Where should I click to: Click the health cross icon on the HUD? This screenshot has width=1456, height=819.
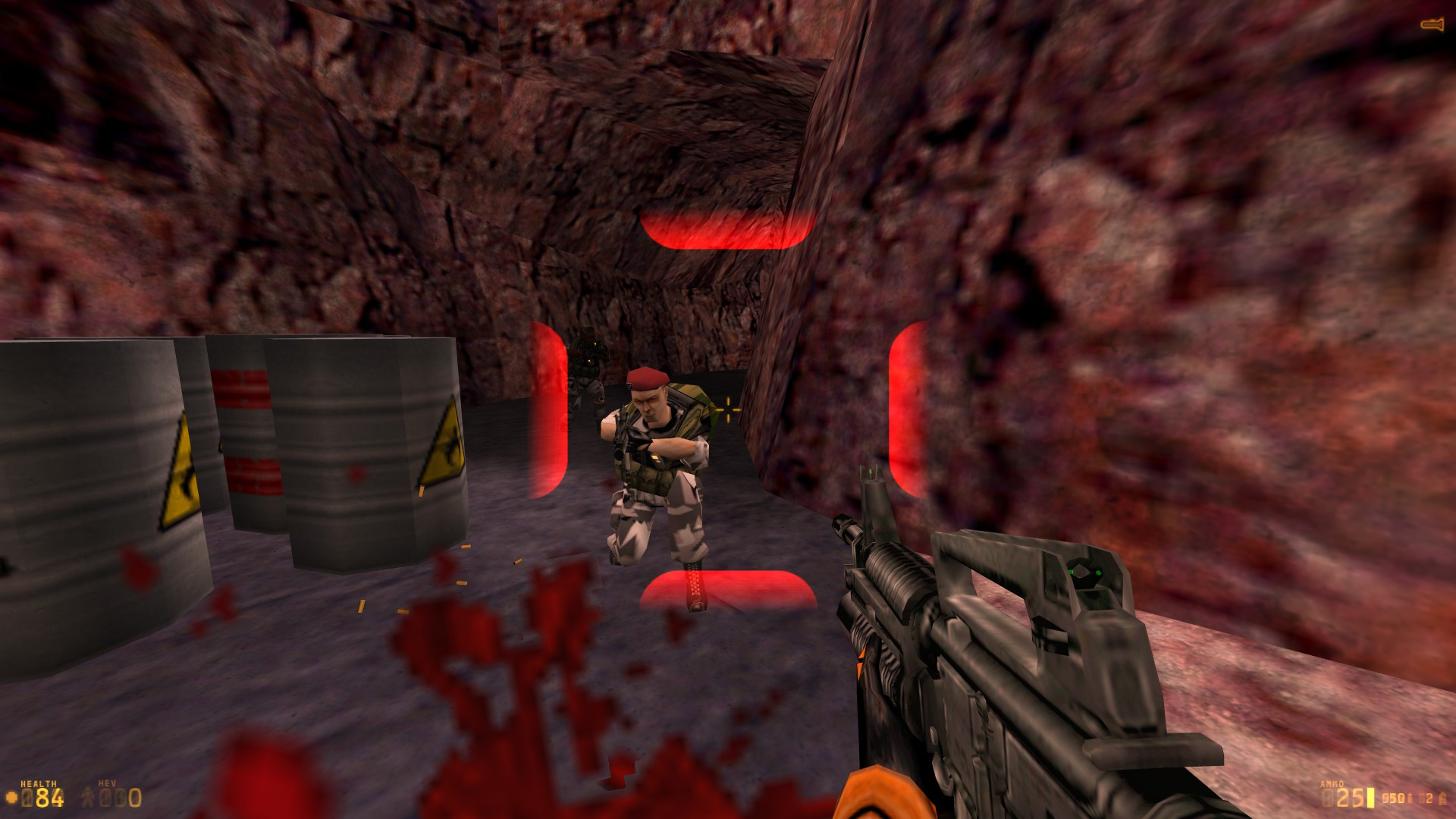pos(11,795)
